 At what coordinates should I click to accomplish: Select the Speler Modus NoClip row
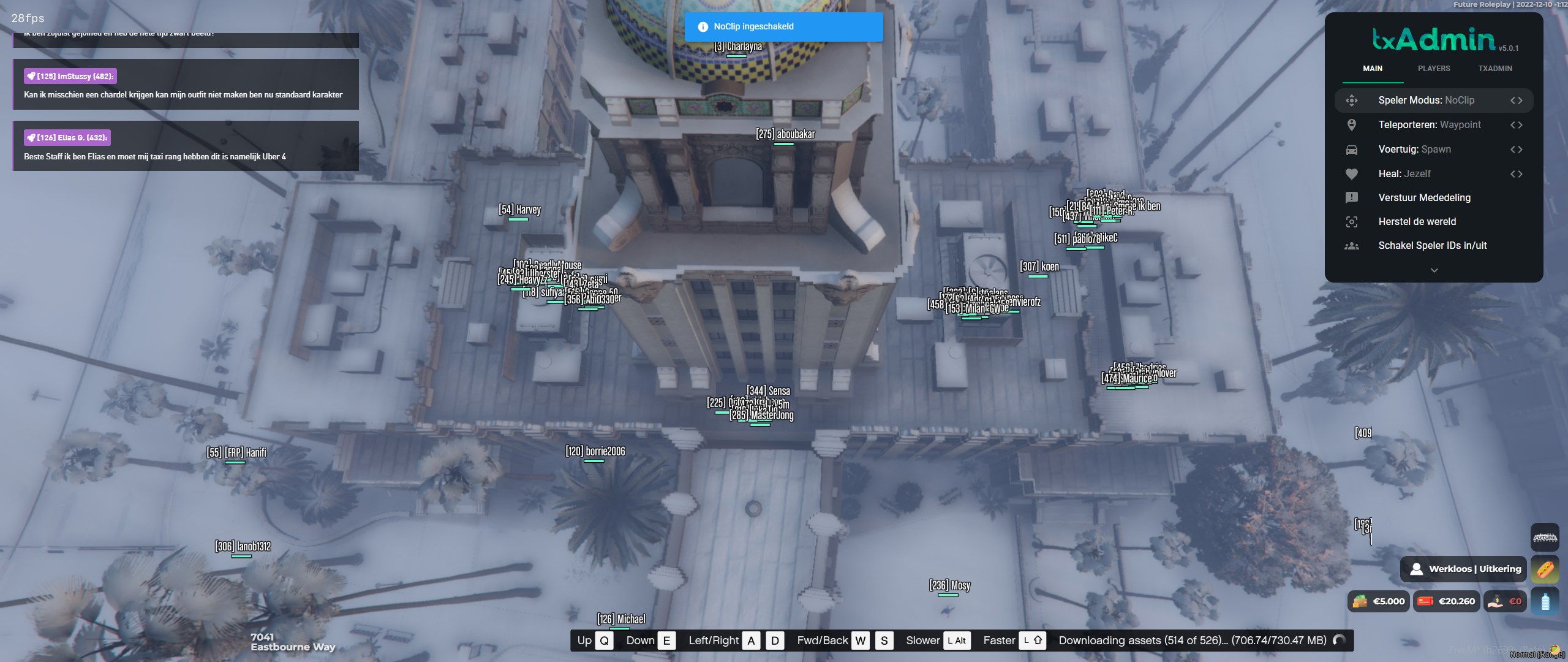[1426, 101]
